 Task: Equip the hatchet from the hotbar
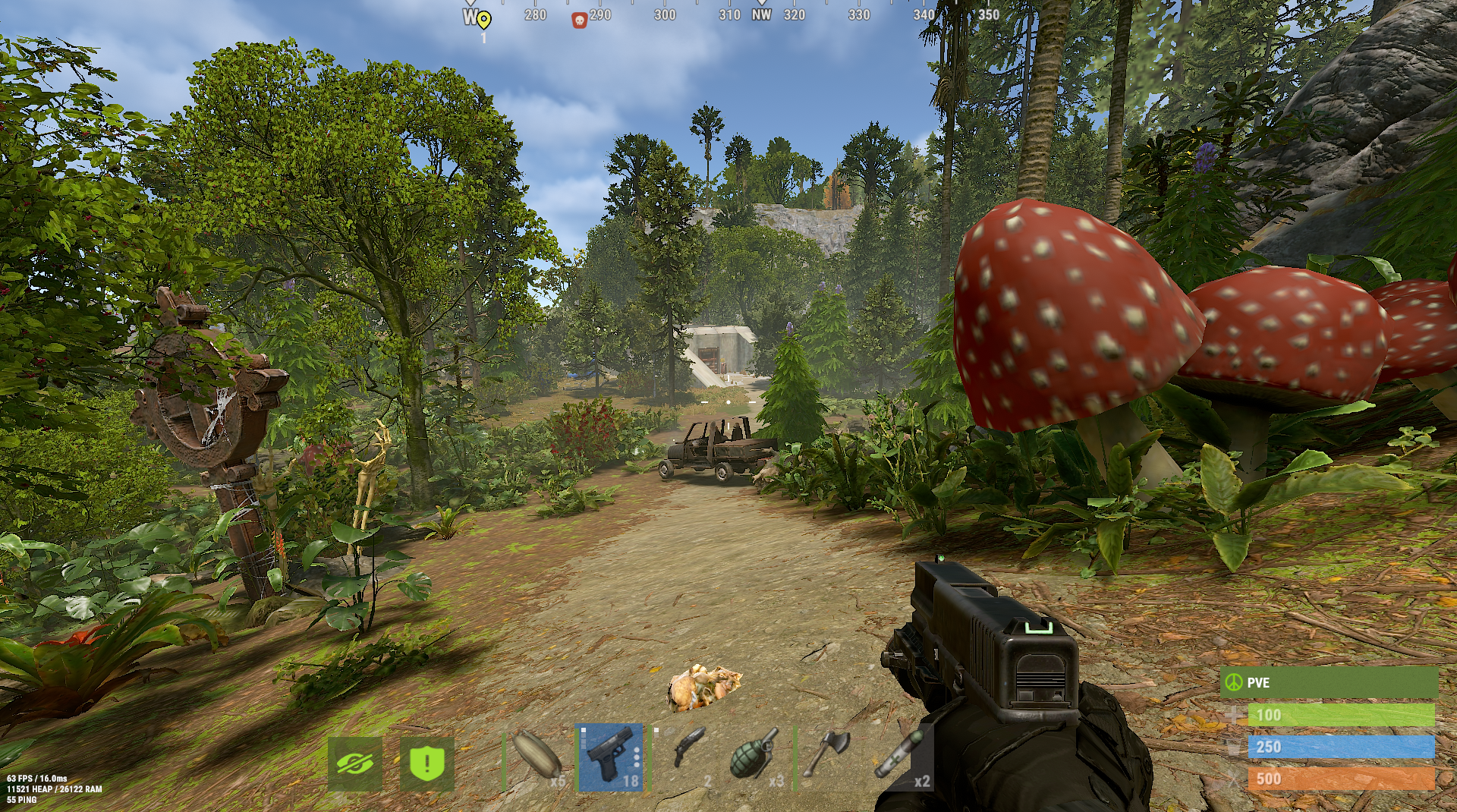point(827,757)
